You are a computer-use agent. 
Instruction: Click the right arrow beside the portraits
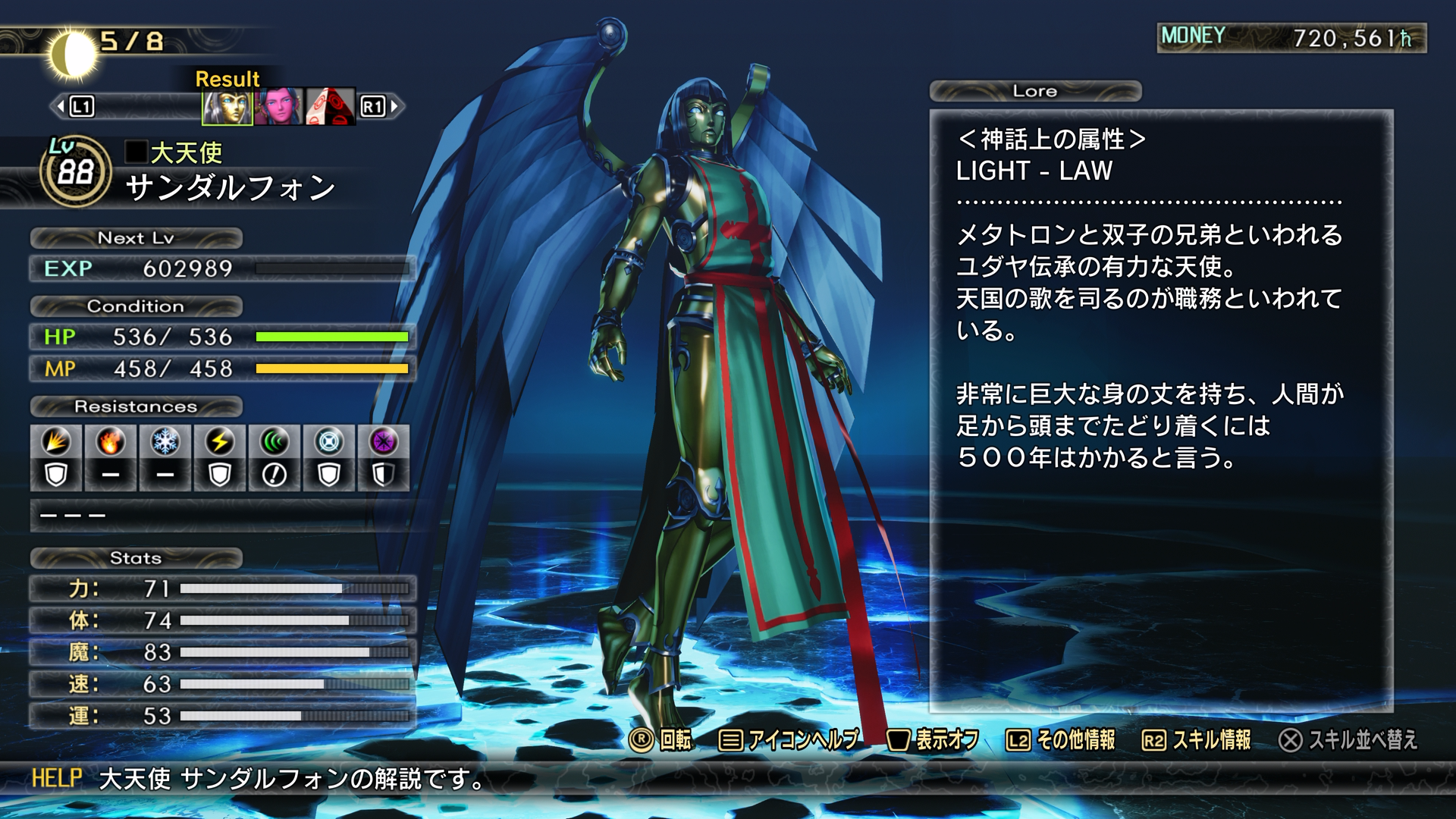(395, 107)
